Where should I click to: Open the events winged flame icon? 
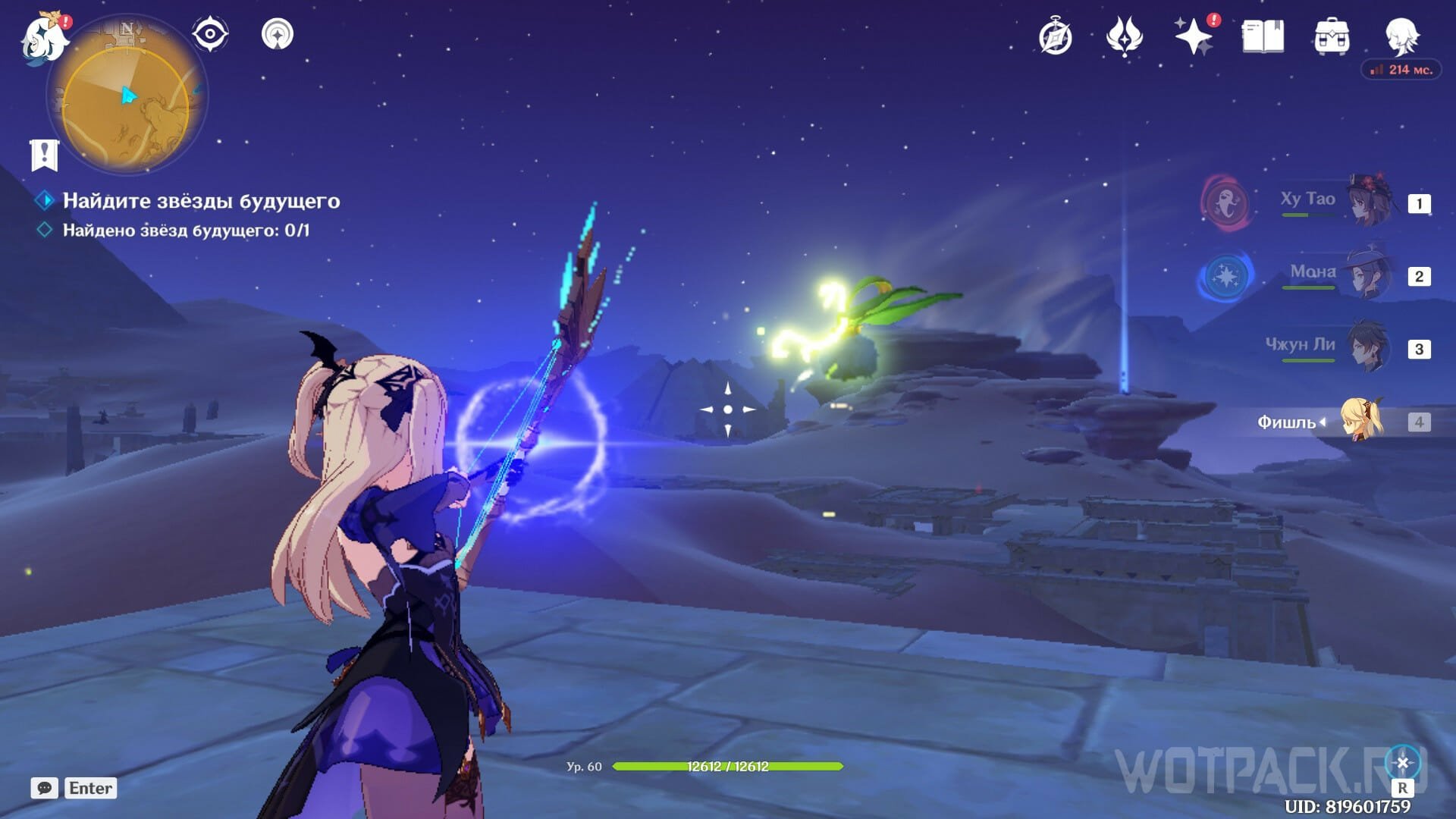(1124, 36)
